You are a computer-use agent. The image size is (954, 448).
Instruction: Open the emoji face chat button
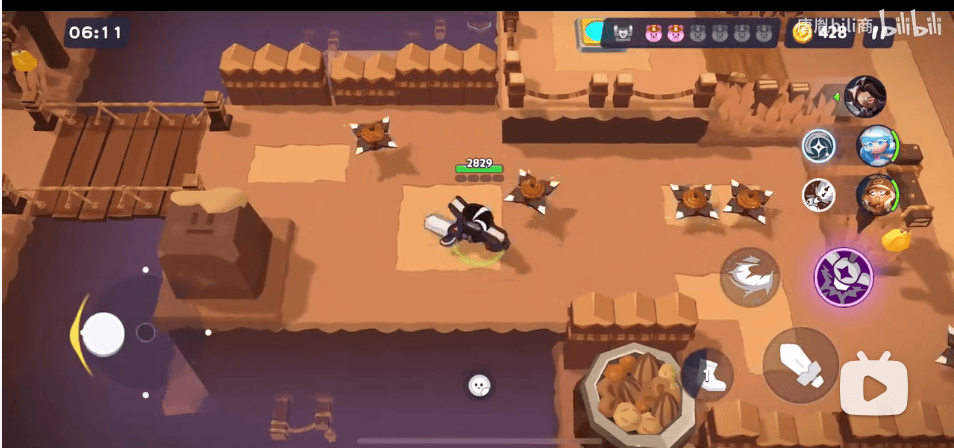tap(479, 384)
